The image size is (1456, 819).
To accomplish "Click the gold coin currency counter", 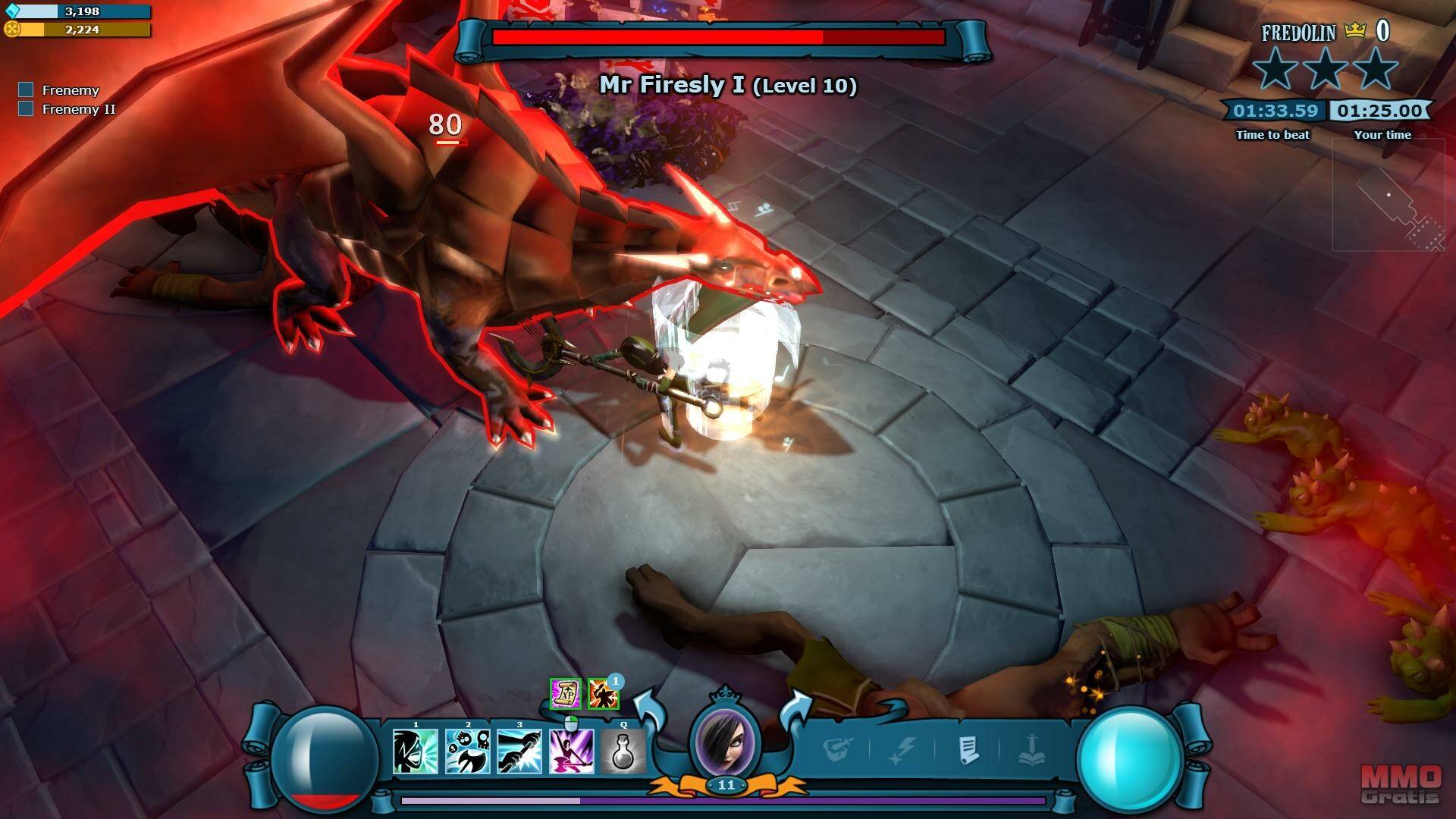I will click(x=77, y=30).
